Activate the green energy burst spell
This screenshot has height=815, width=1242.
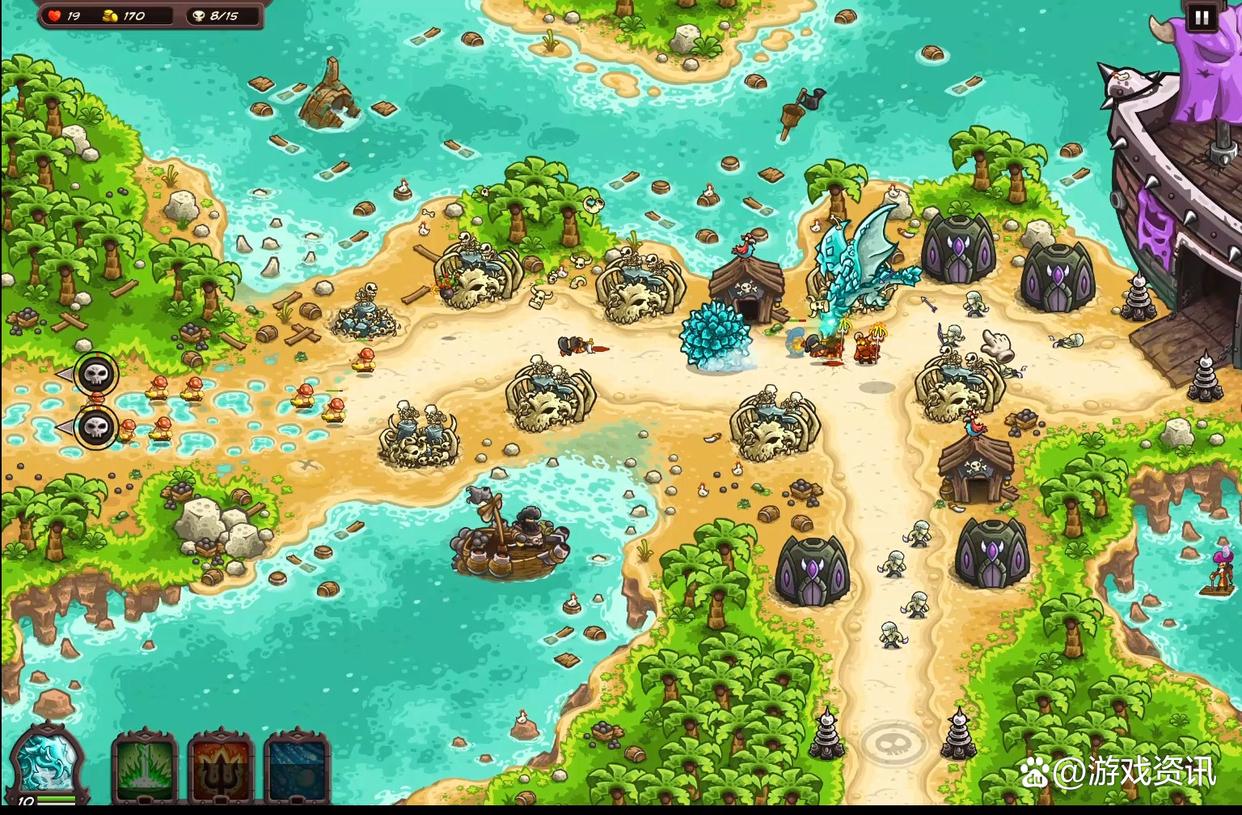click(144, 768)
